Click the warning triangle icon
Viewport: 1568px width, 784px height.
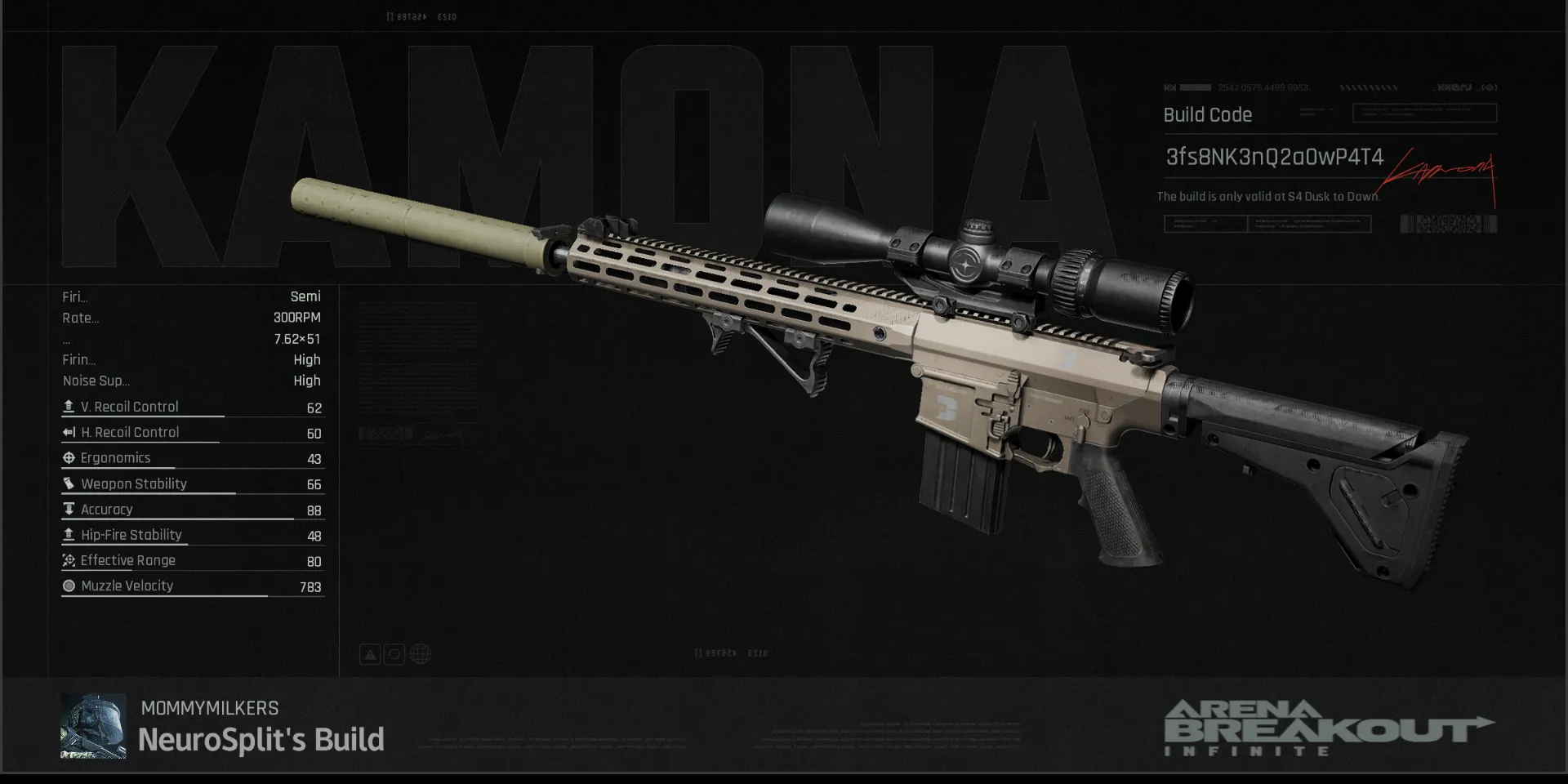coord(370,654)
